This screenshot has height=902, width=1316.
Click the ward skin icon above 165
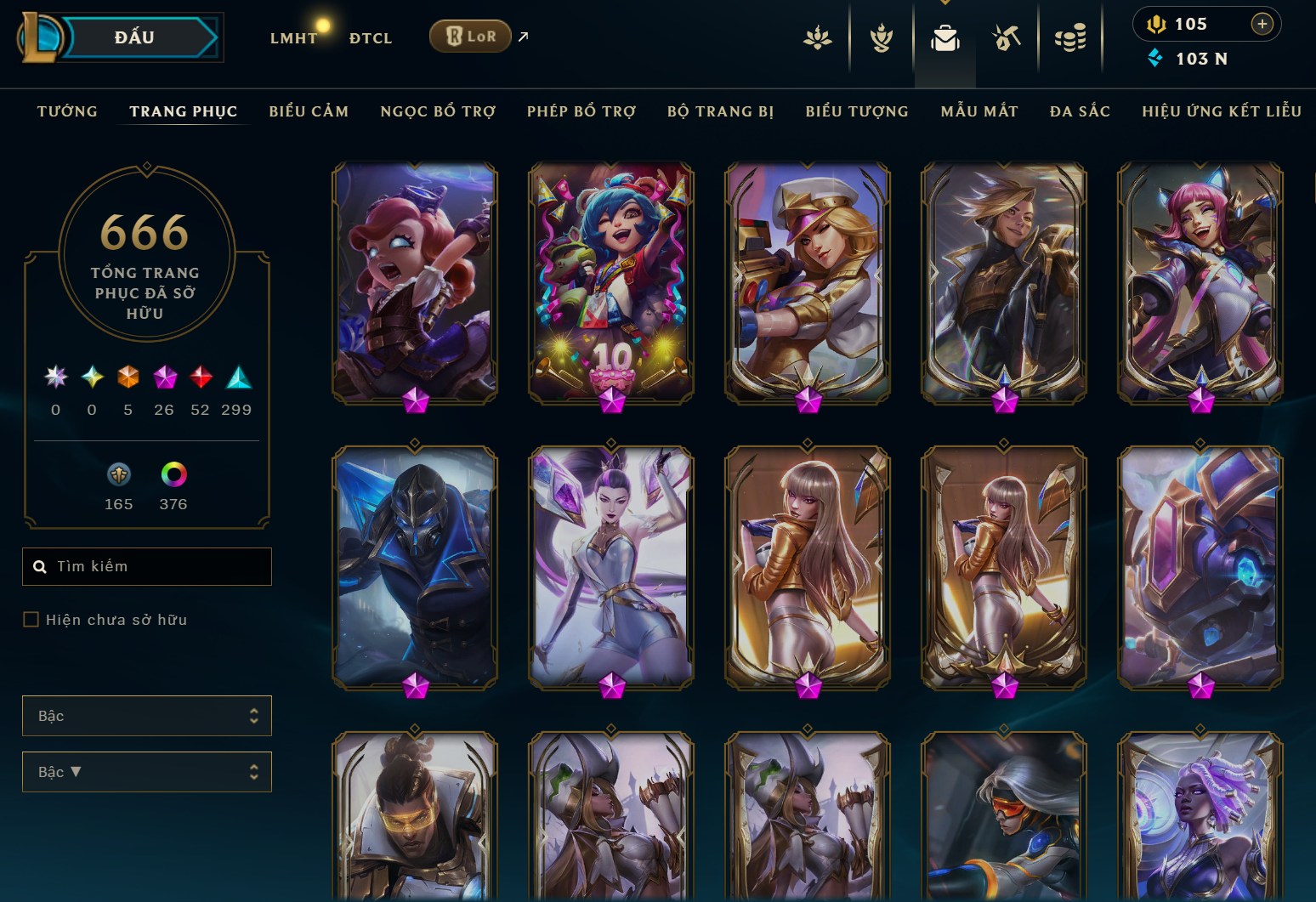(x=118, y=474)
